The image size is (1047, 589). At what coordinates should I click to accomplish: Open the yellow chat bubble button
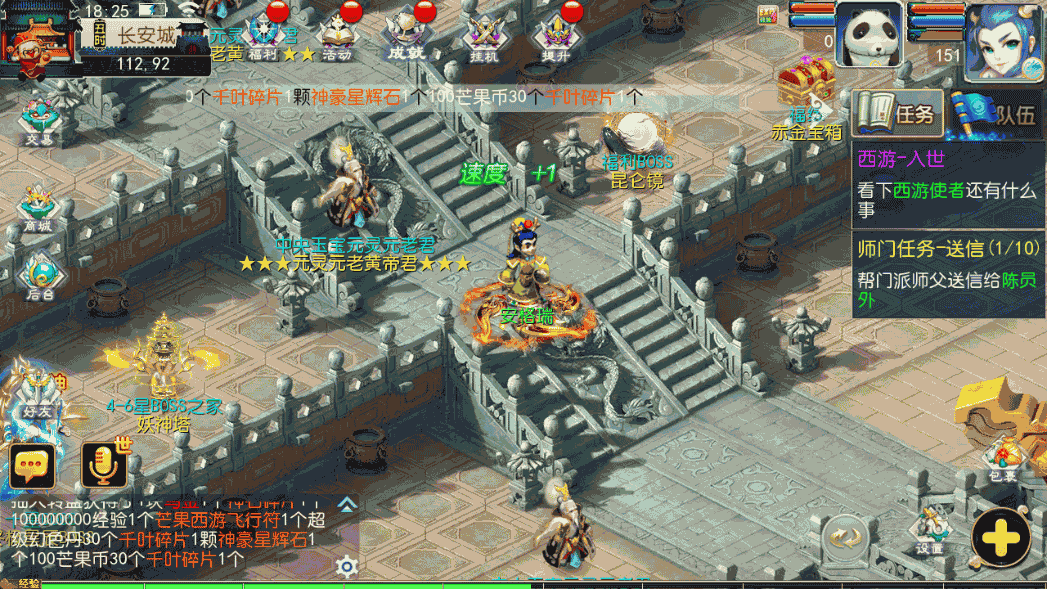pos(32,464)
